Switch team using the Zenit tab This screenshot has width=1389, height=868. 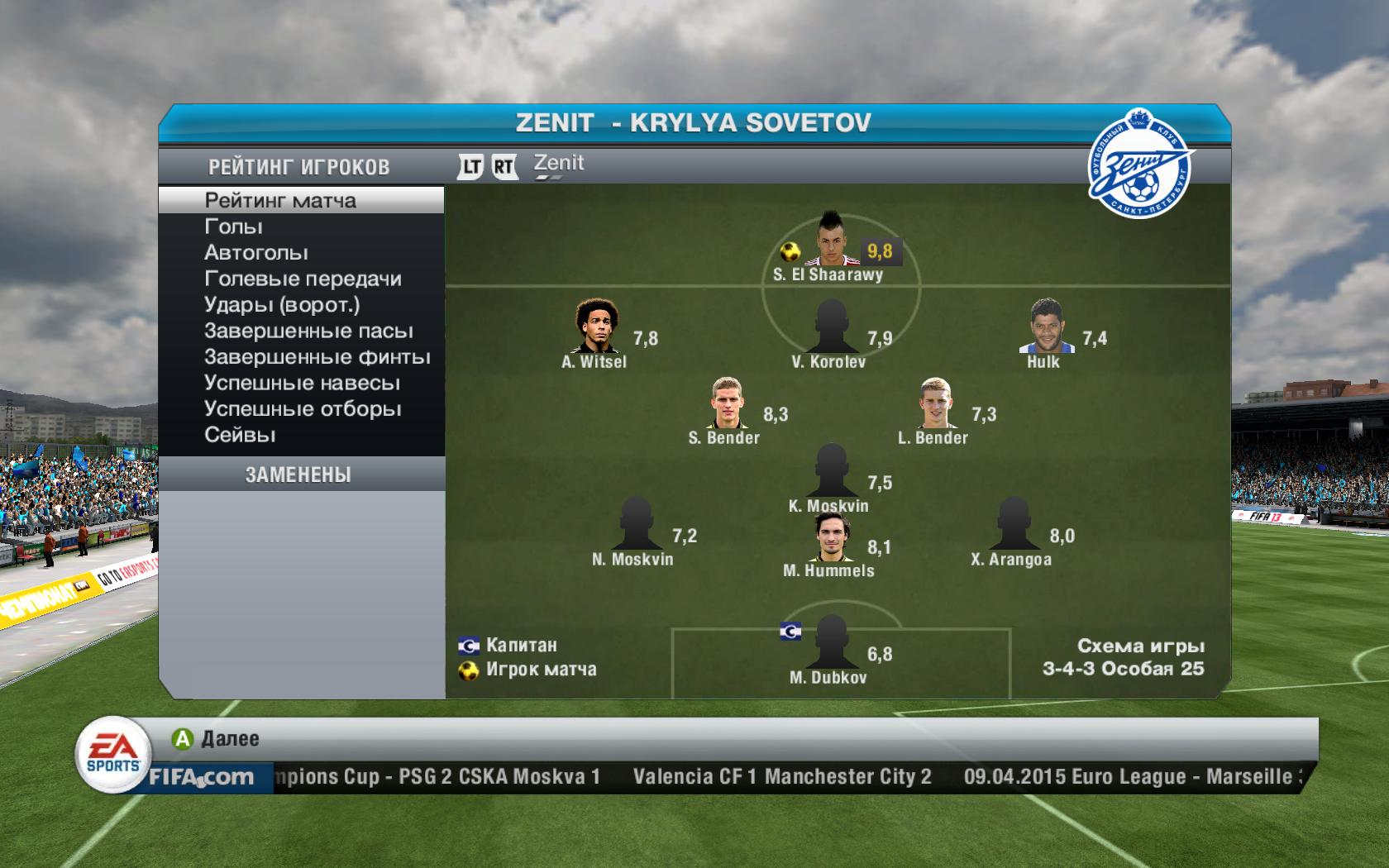(559, 164)
